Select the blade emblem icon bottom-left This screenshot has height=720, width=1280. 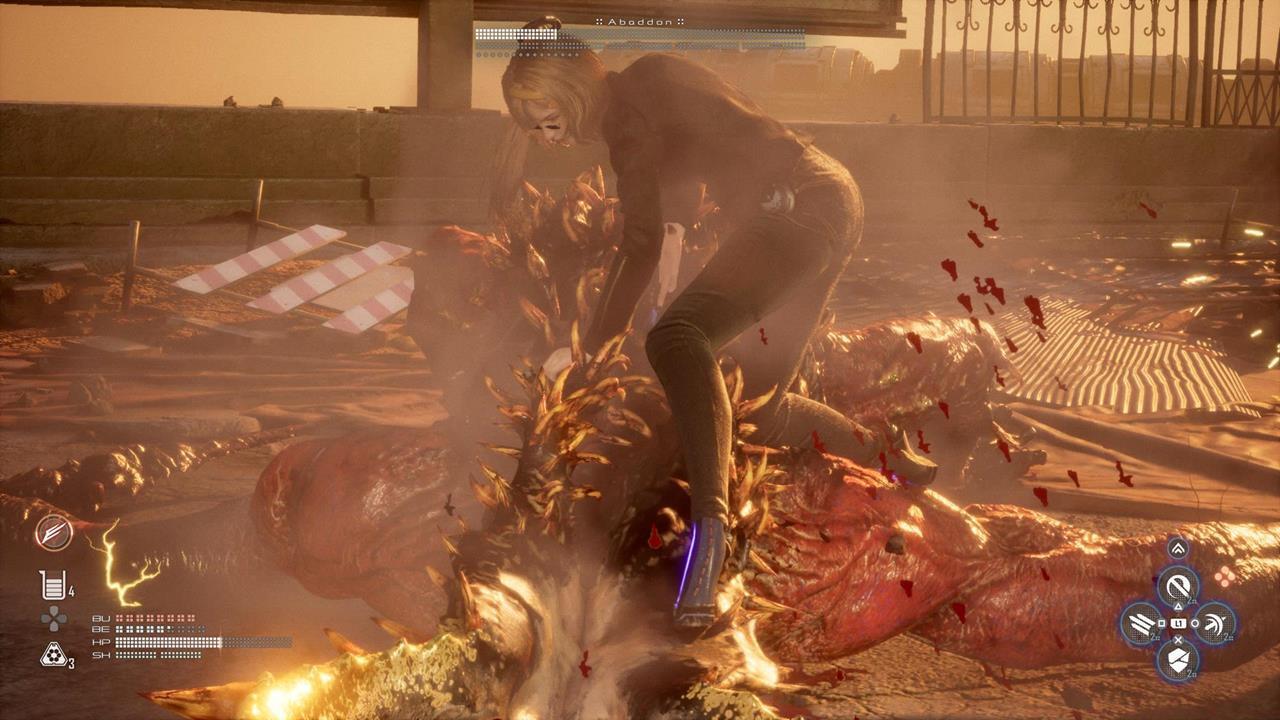click(53, 532)
